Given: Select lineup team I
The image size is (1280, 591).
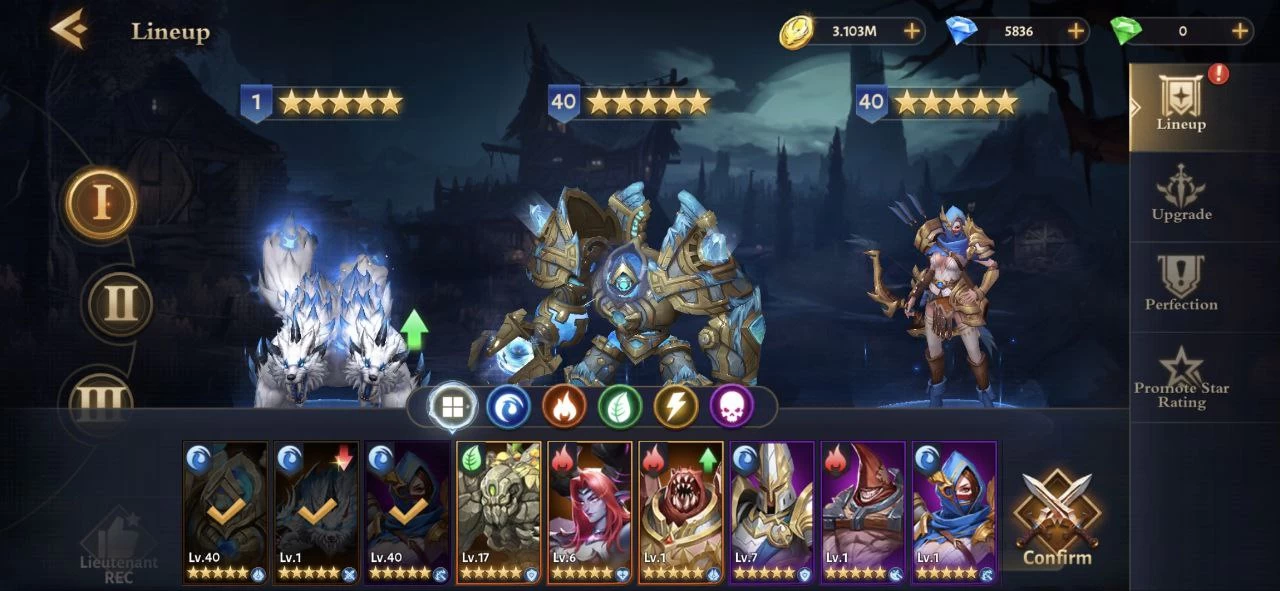Looking at the screenshot, I should point(101,204).
